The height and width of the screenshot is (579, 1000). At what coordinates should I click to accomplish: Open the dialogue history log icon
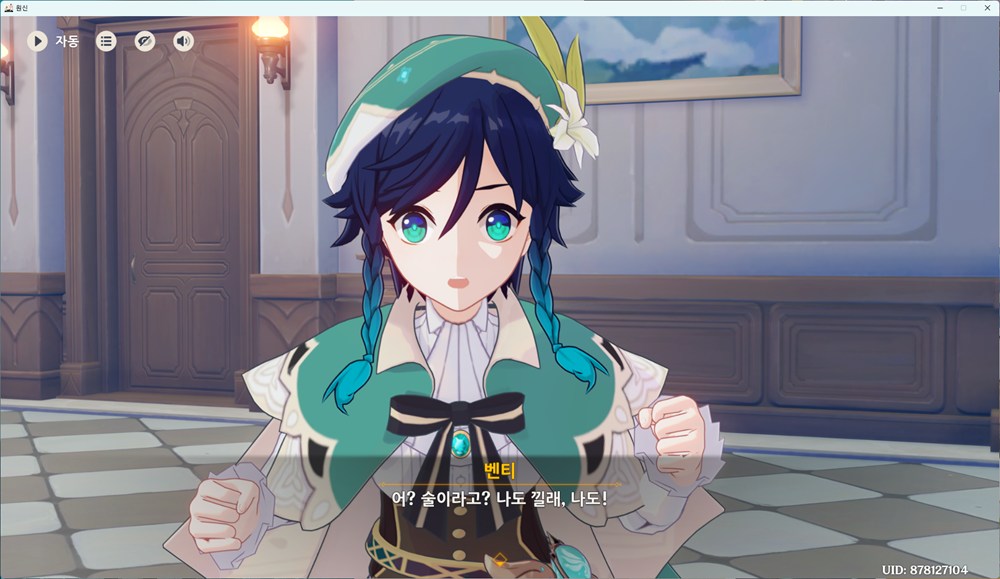(x=106, y=41)
